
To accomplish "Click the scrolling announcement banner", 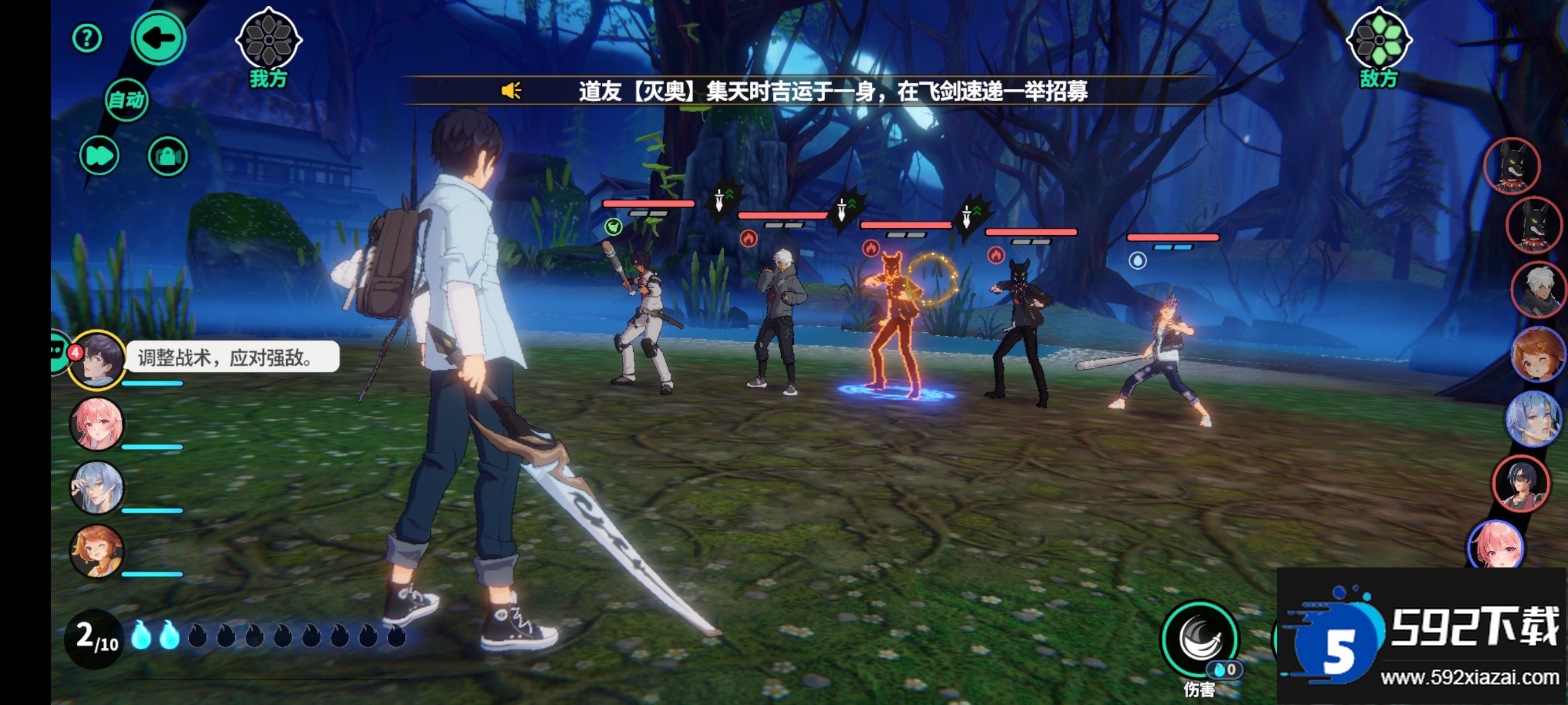I will pos(804,91).
